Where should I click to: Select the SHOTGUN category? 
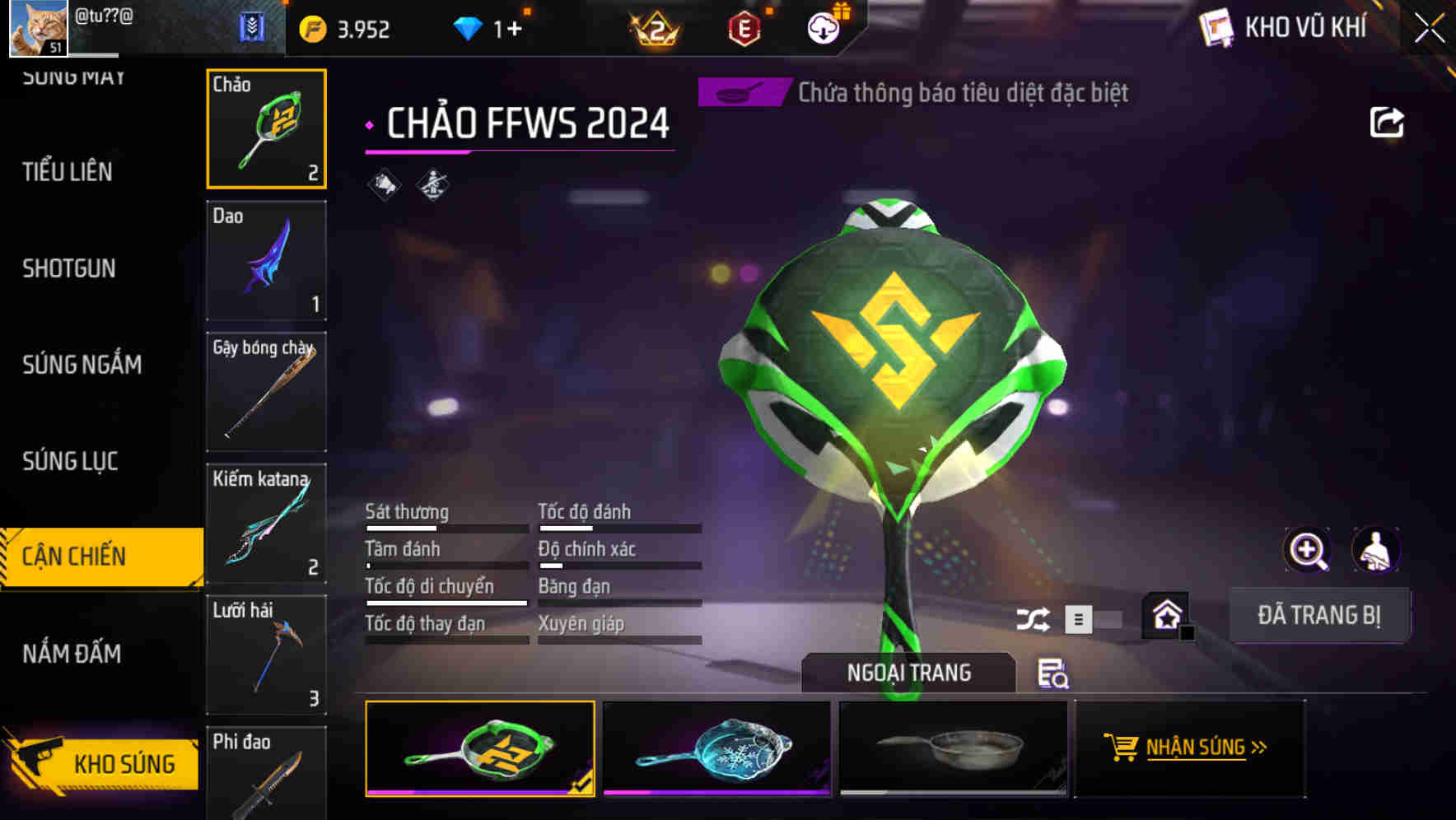click(x=69, y=268)
